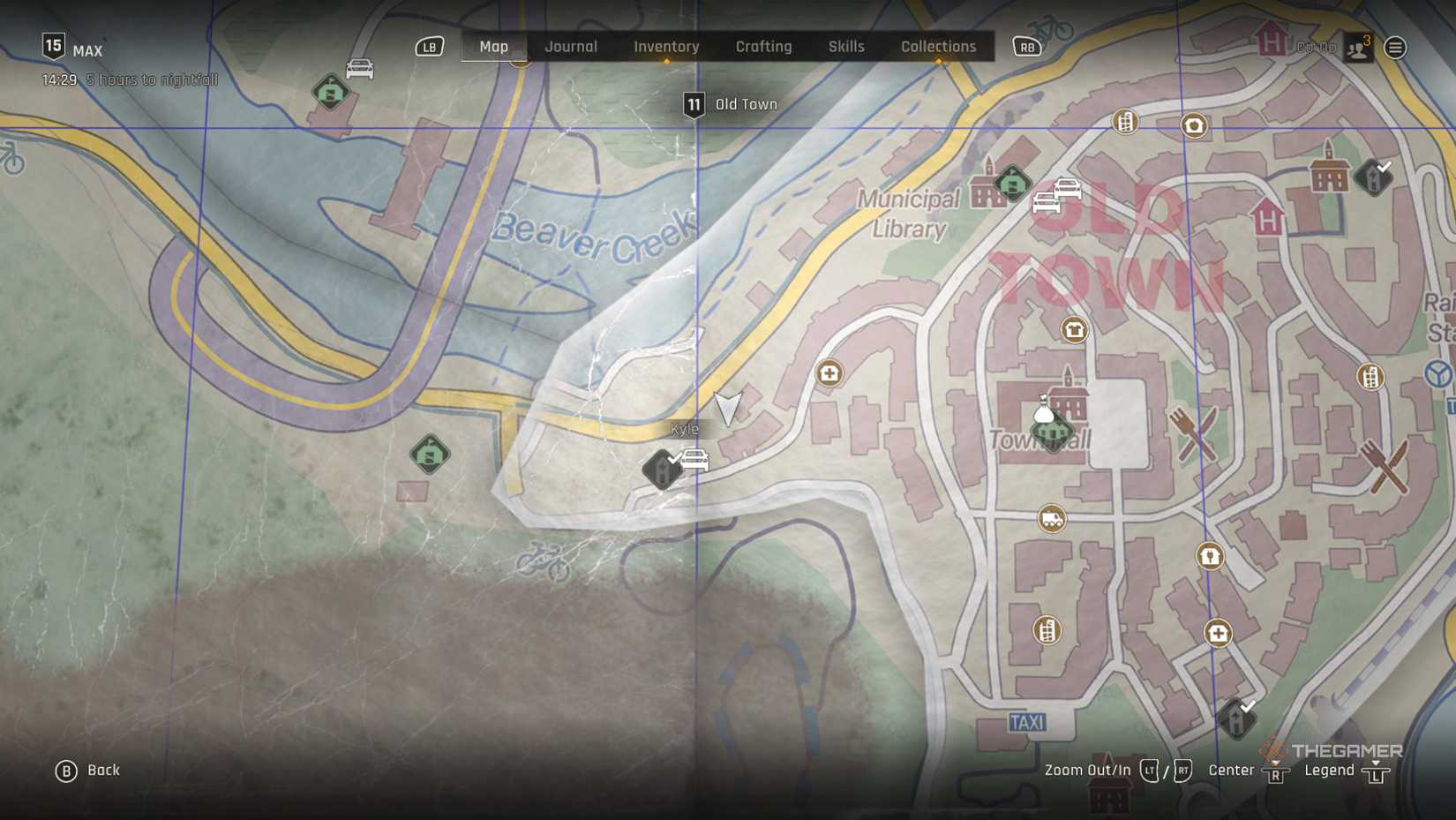
Task: Choose the truck map marker
Action: (1051, 519)
